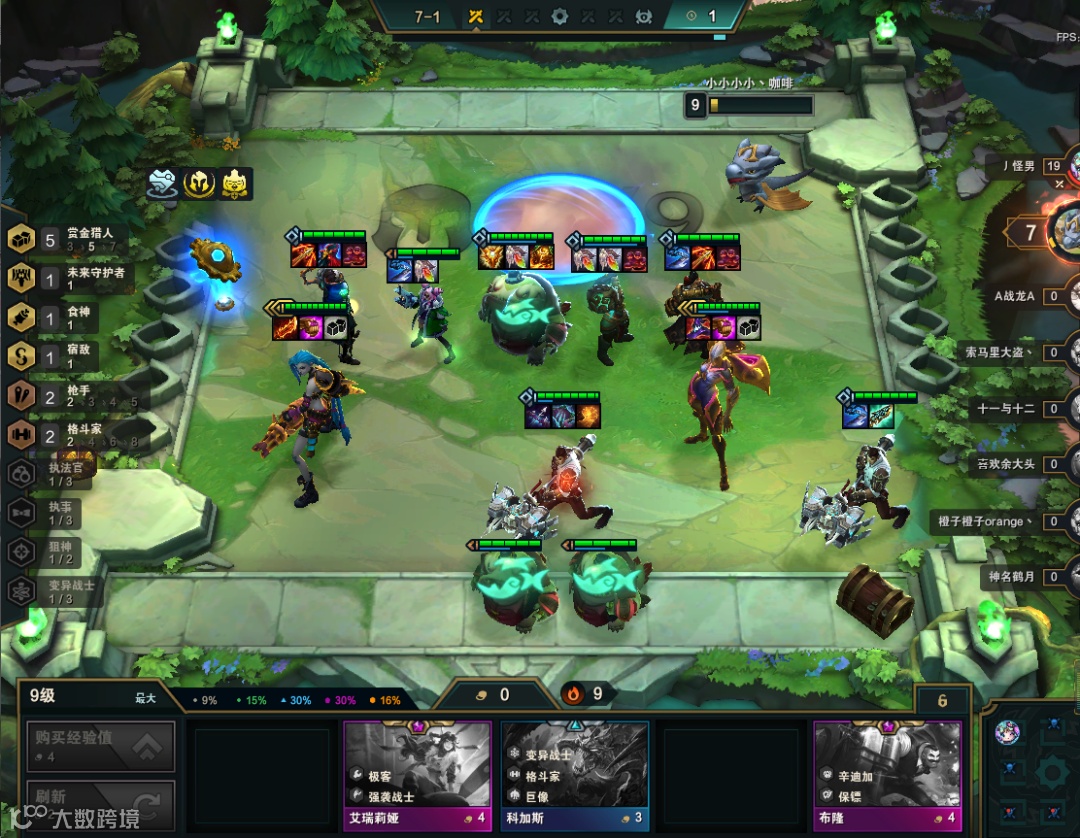Click the Little Legend portrait on the minimap panel

(1007, 732)
